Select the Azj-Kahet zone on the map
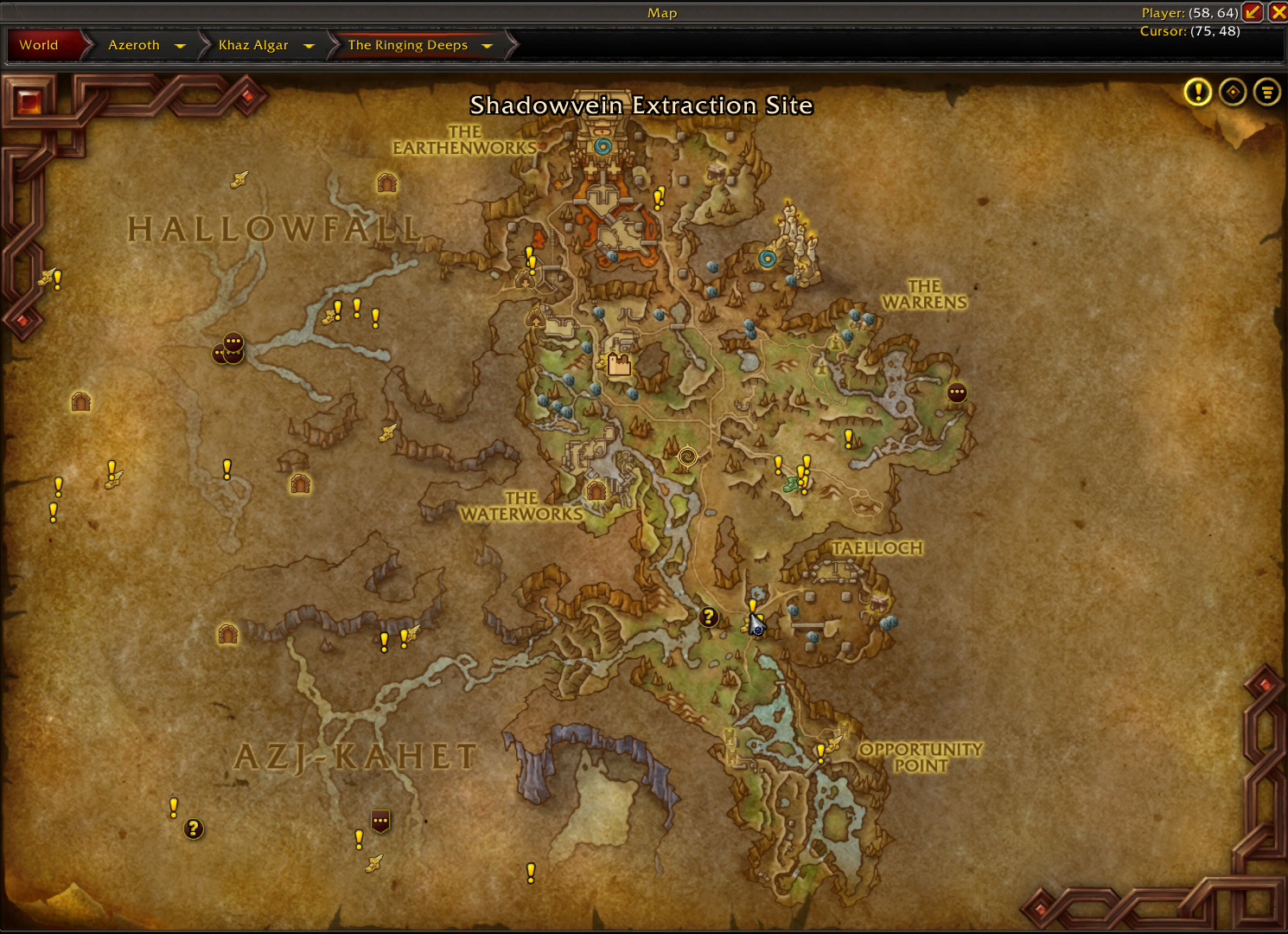Image resolution: width=1288 pixels, height=934 pixels. pos(355,757)
